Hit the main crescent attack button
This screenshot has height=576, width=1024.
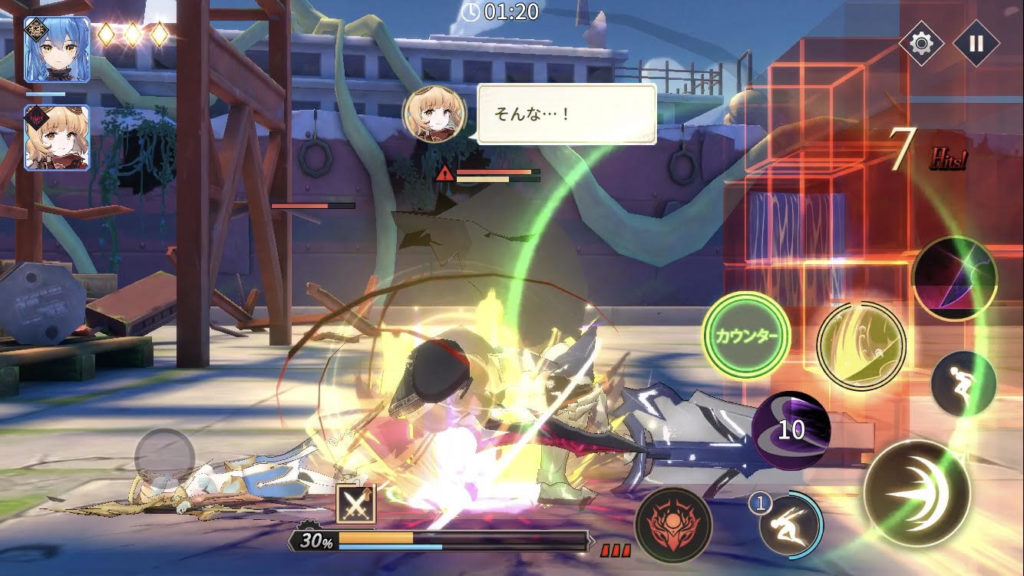916,492
